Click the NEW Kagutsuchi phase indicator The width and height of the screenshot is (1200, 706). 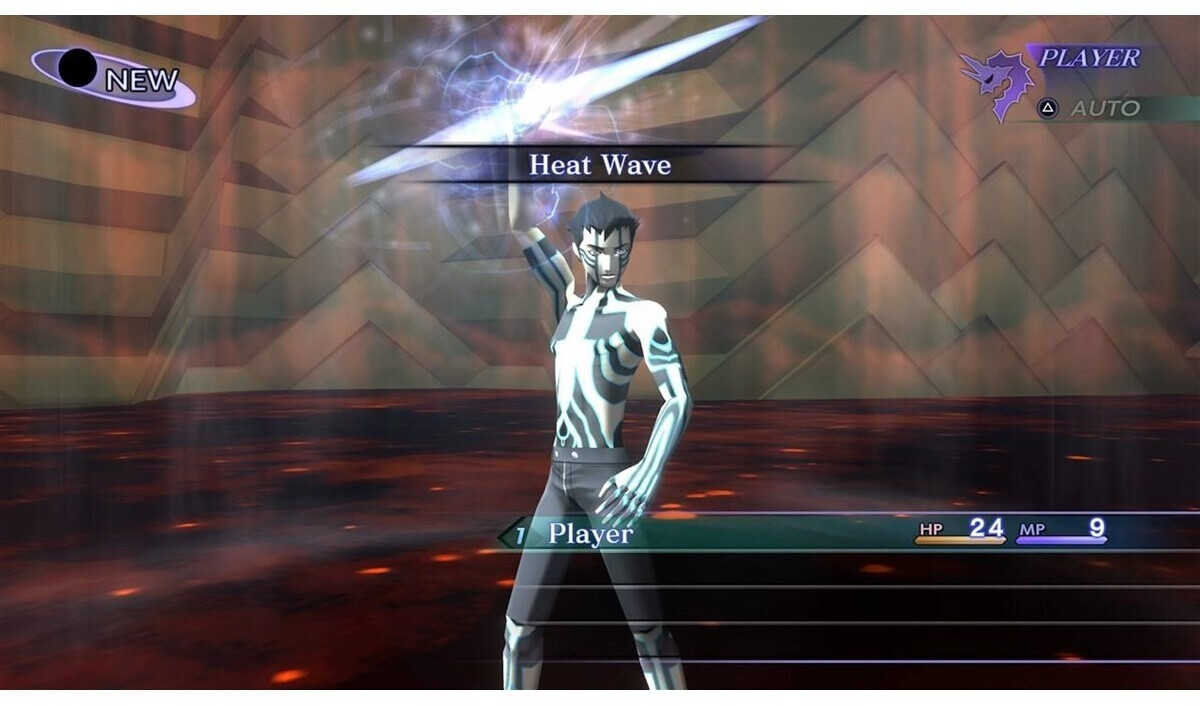113,77
